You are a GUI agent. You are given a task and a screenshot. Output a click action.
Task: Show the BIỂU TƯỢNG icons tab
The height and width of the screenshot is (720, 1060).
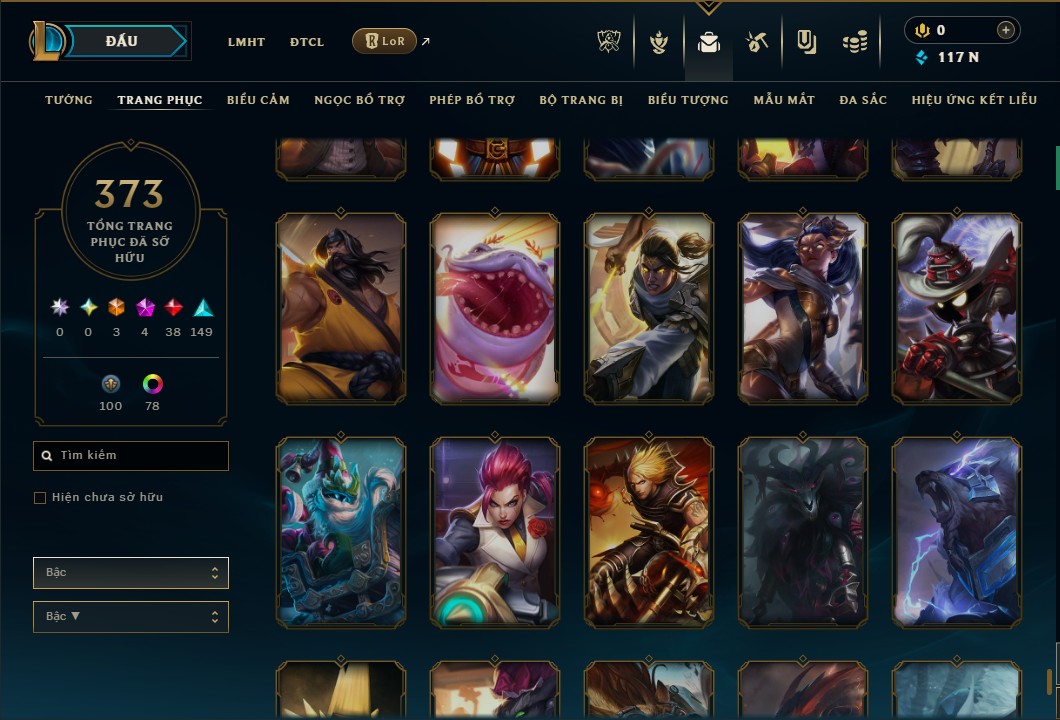click(x=688, y=100)
